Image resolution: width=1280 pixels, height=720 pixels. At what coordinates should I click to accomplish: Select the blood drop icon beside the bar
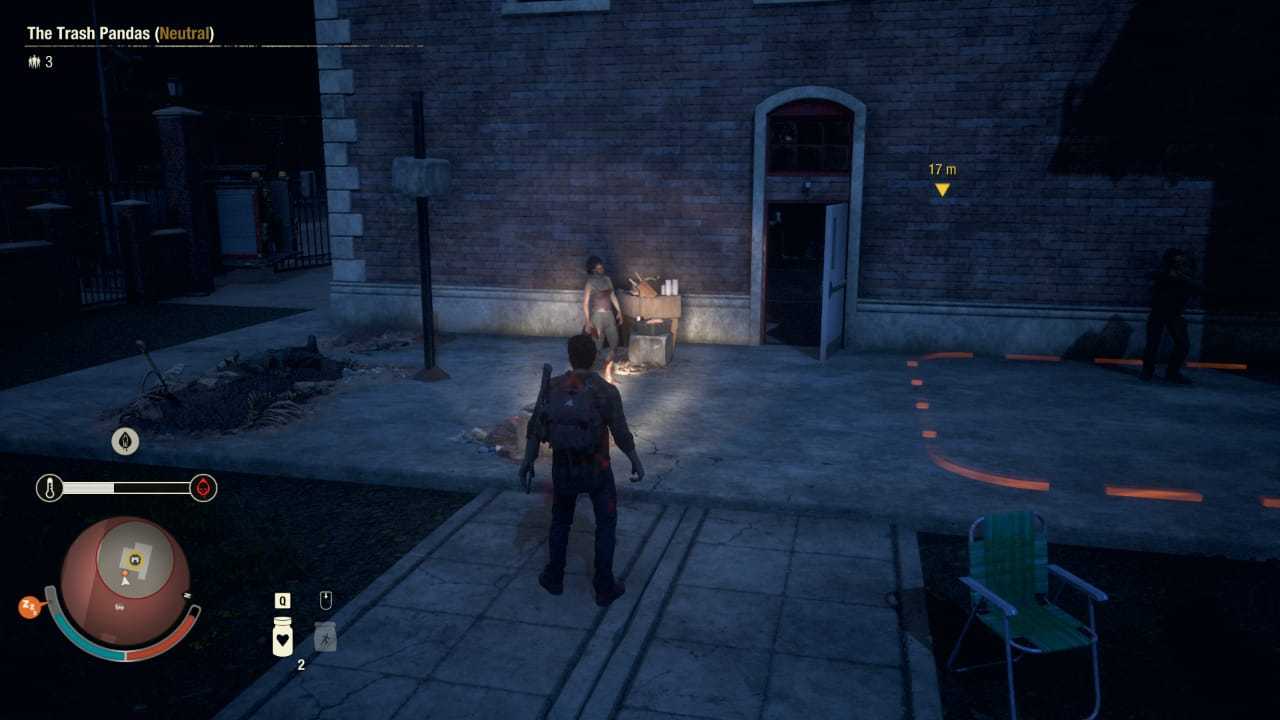203,488
